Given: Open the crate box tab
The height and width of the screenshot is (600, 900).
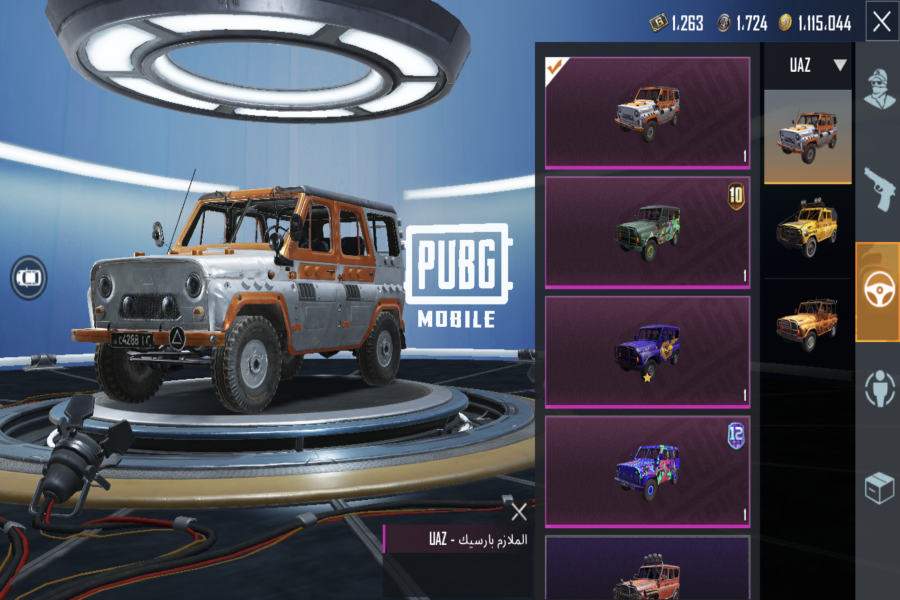Looking at the screenshot, I should tap(879, 487).
